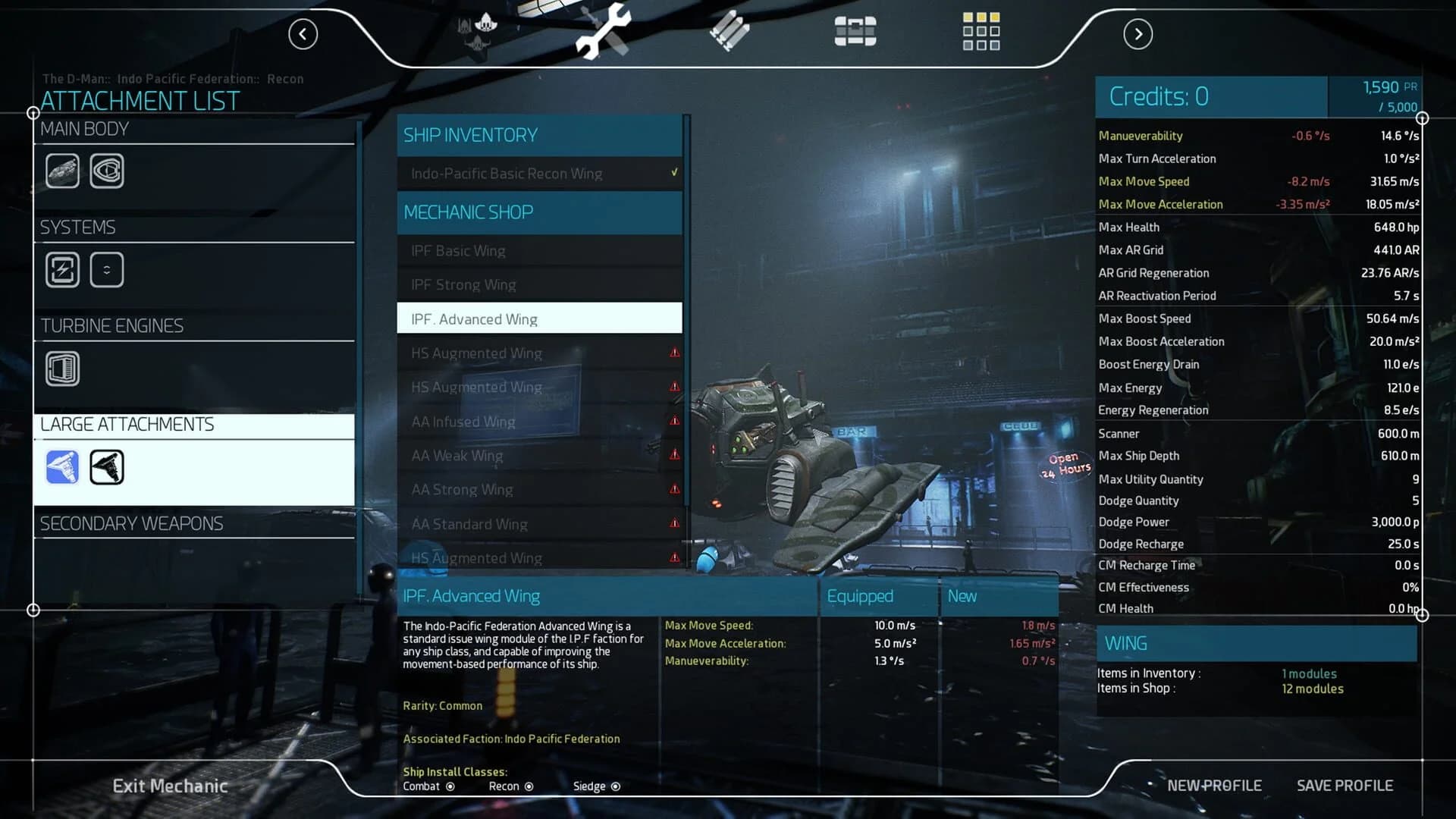Select the Combat ship install class
1456x819 pixels.
click(x=450, y=787)
